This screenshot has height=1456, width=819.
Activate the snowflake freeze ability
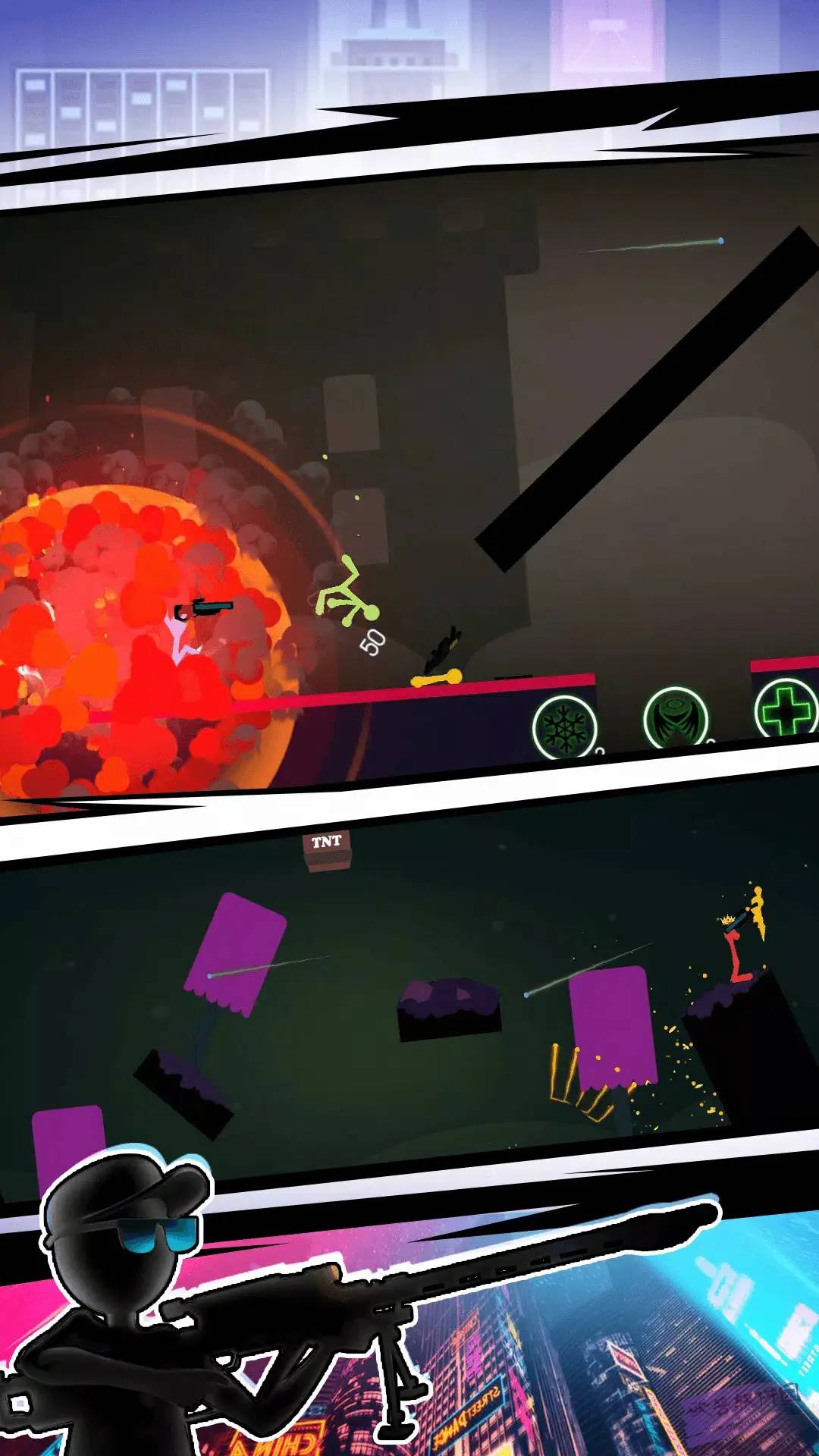564,728
